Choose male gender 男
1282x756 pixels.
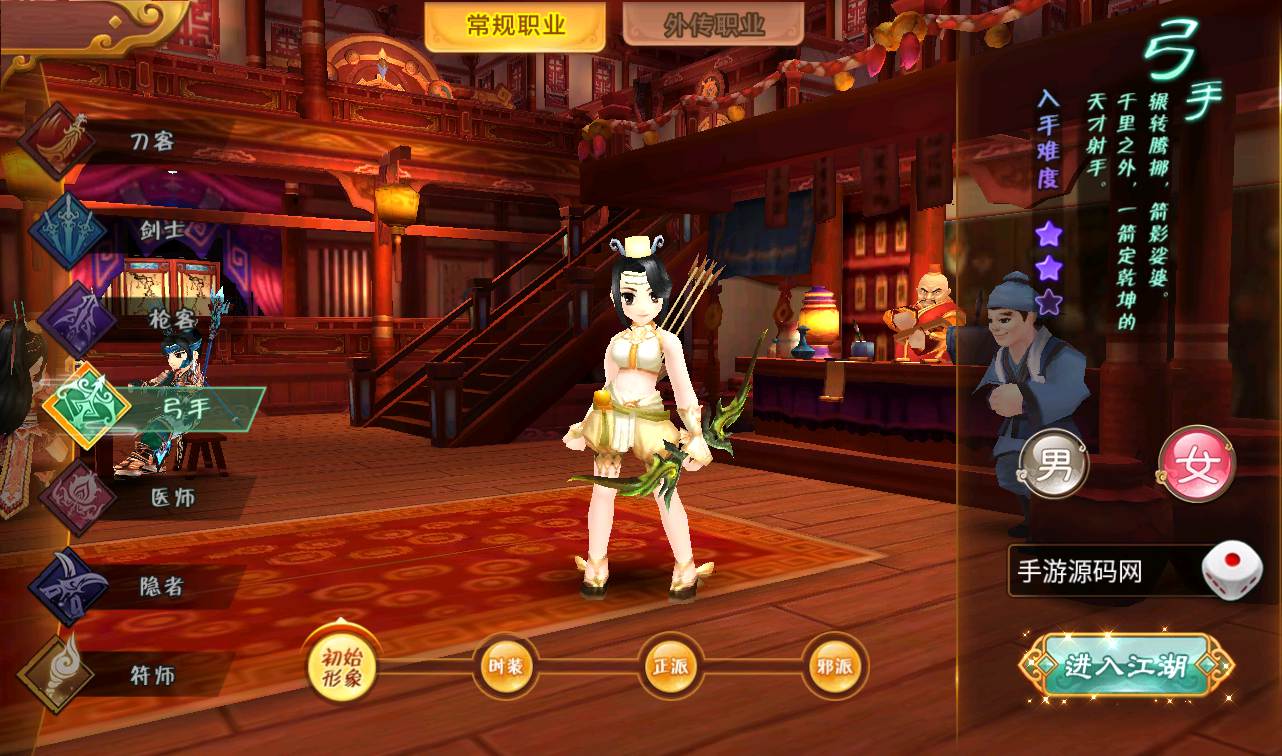[1053, 465]
